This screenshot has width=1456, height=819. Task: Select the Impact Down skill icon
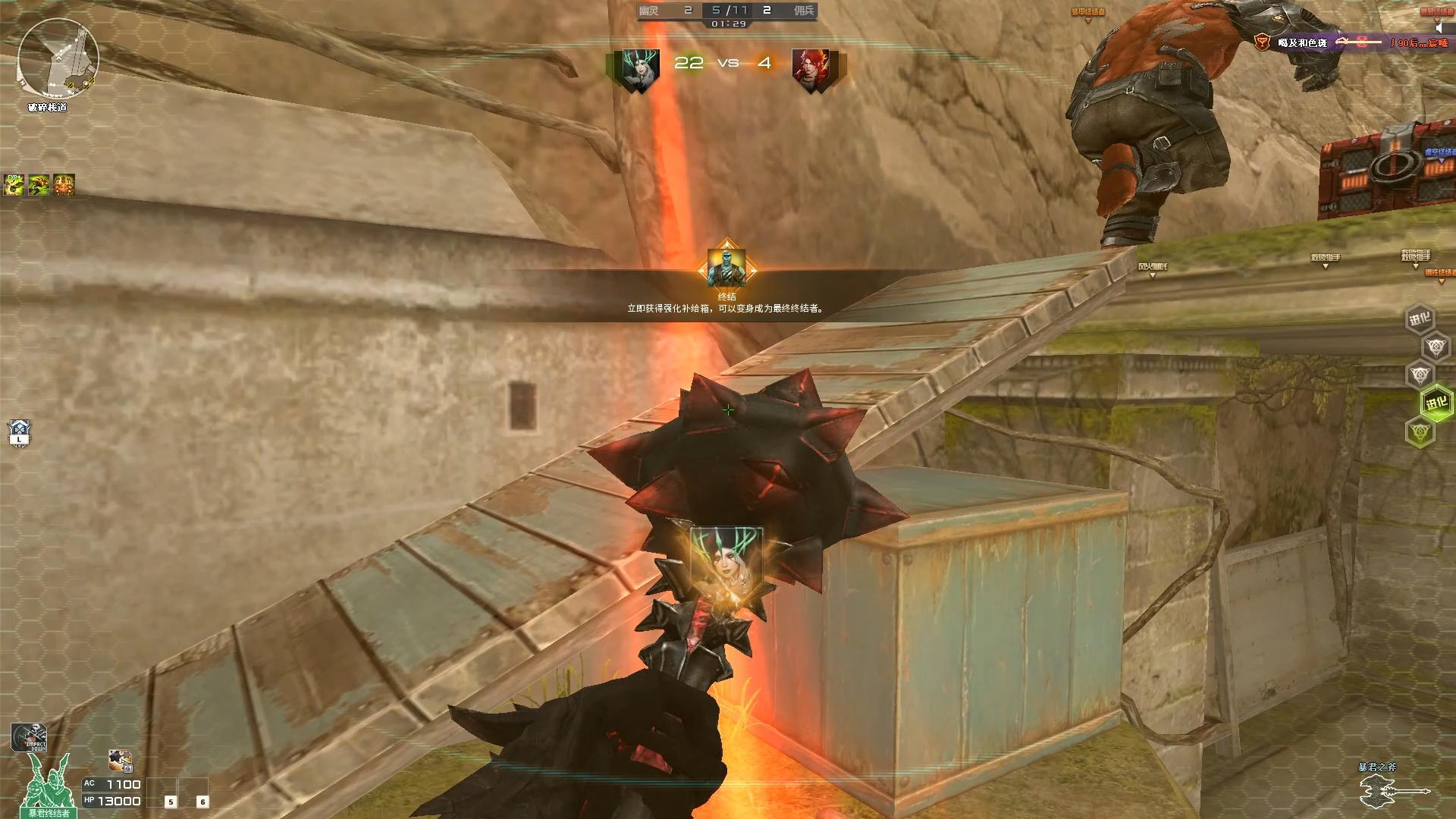tap(29, 737)
